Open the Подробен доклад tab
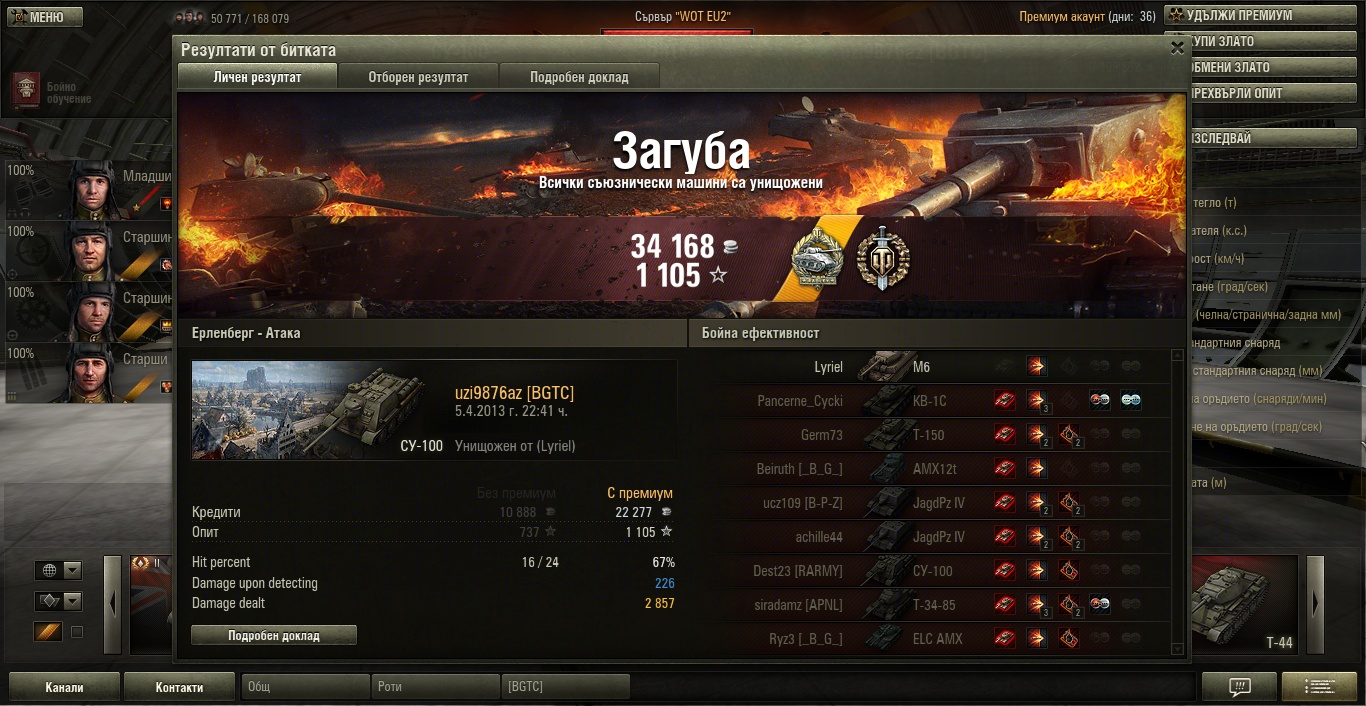Viewport: 1366px width, 706px height. coord(579,77)
